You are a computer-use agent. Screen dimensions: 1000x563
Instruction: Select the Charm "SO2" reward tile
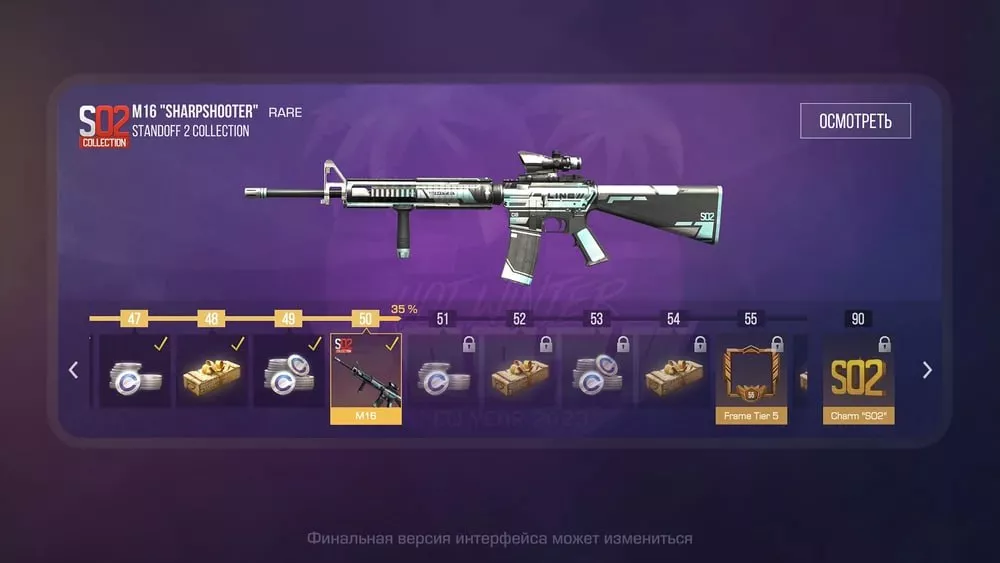click(858, 379)
